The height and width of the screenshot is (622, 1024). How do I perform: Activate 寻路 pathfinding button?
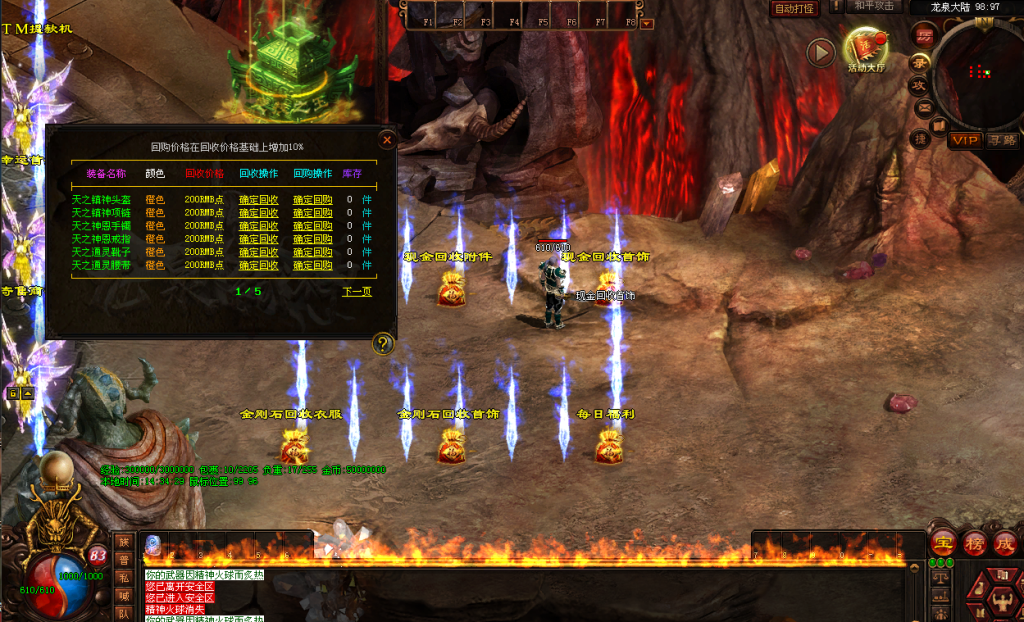[1002, 140]
